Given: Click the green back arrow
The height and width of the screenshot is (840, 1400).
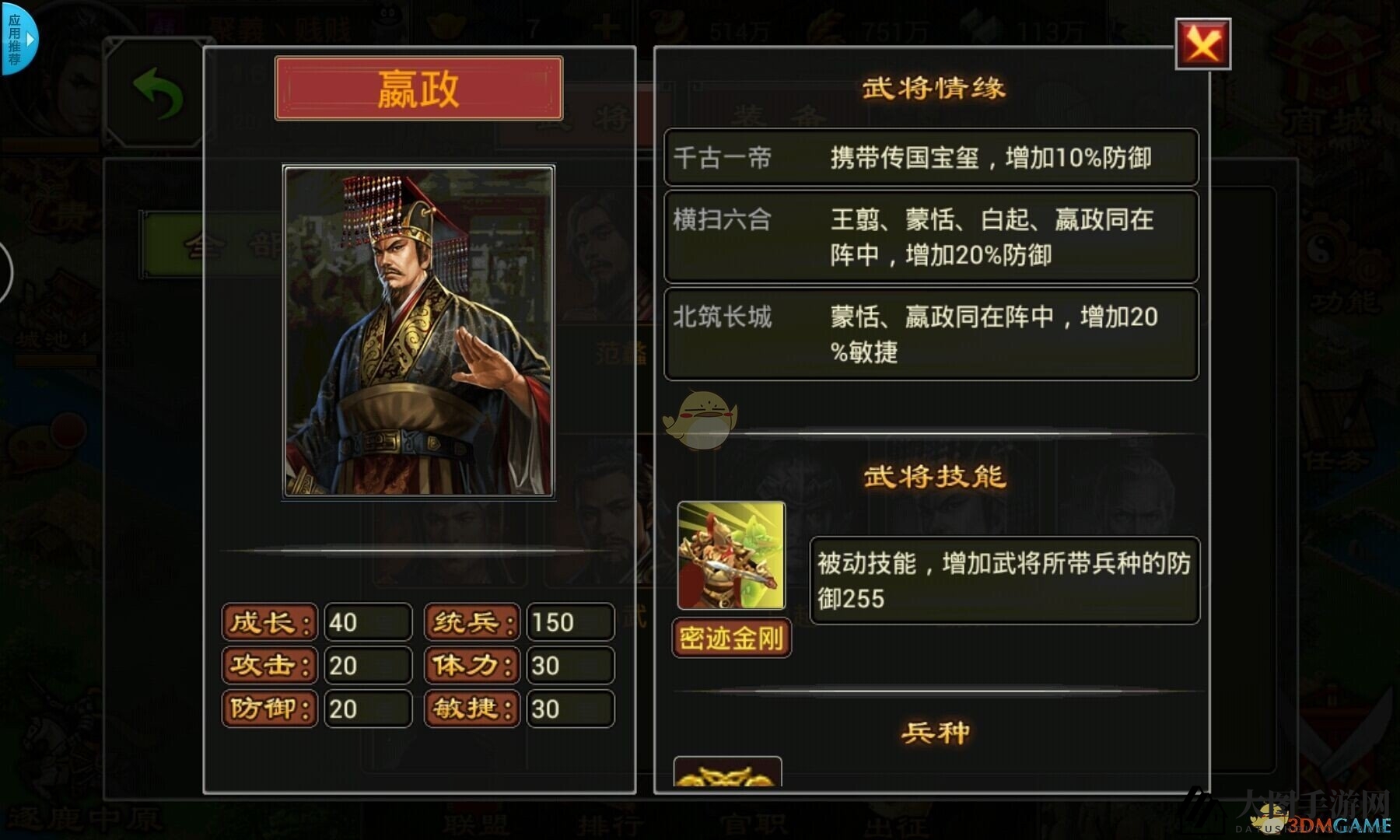Looking at the screenshot, I should tap(158, 93).
